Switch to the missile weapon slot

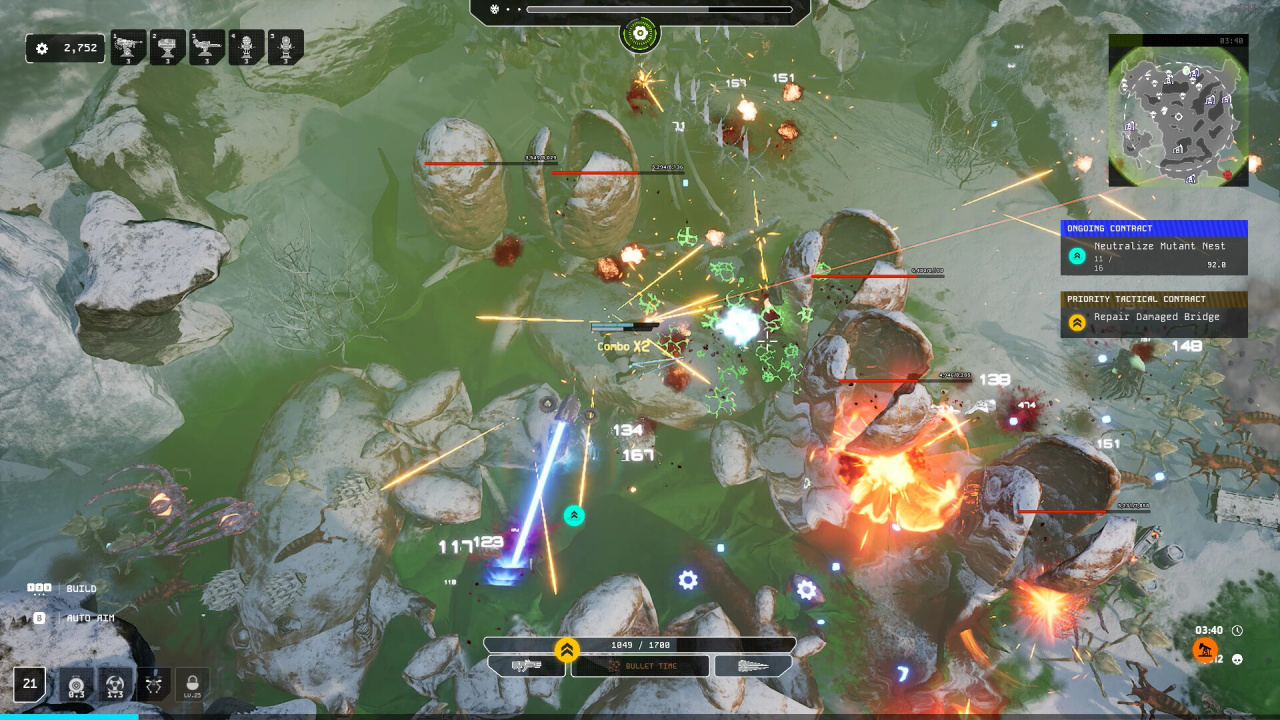click(x=753, y=666)
